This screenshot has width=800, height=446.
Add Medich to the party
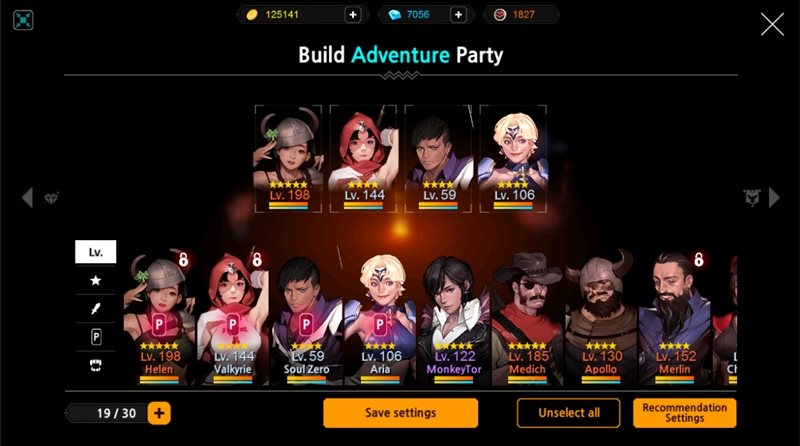point(527,318)
